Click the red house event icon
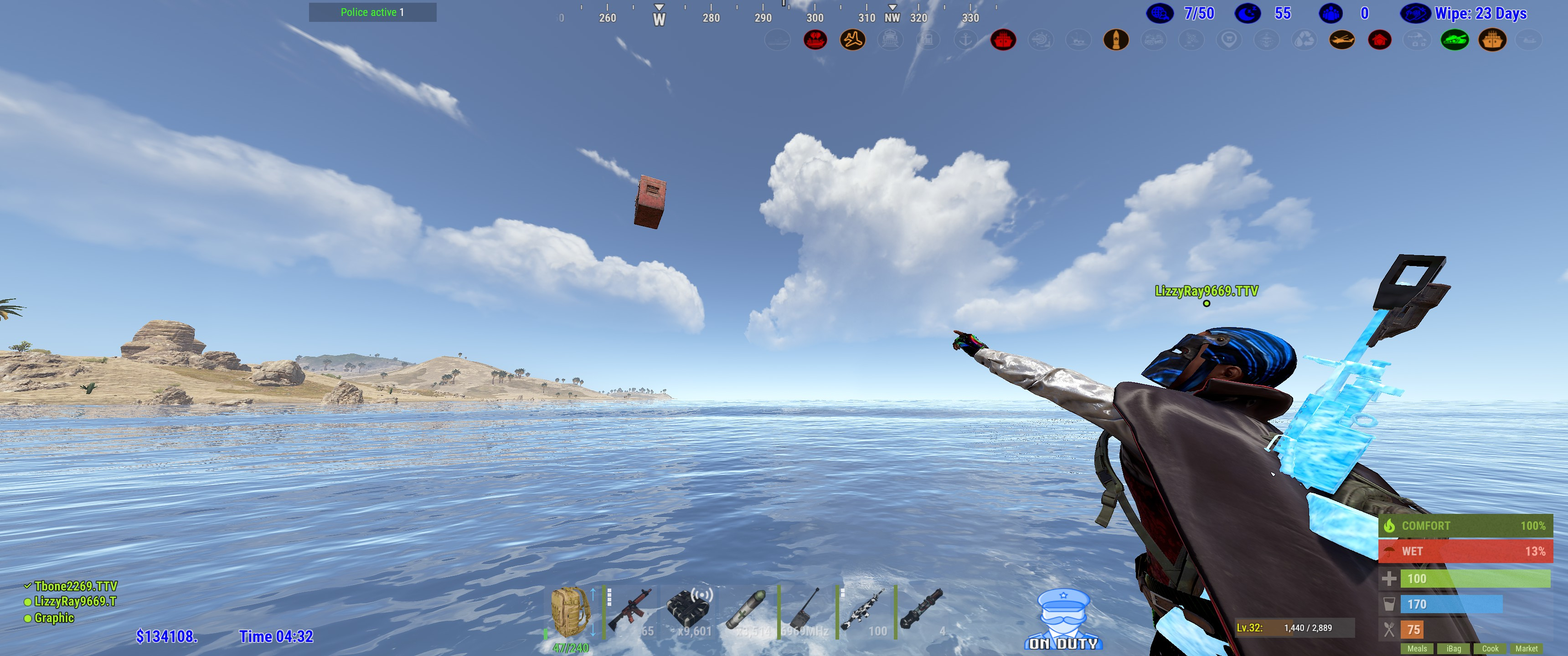This screenshot has height=656, width=1568. coord(1379,40)
